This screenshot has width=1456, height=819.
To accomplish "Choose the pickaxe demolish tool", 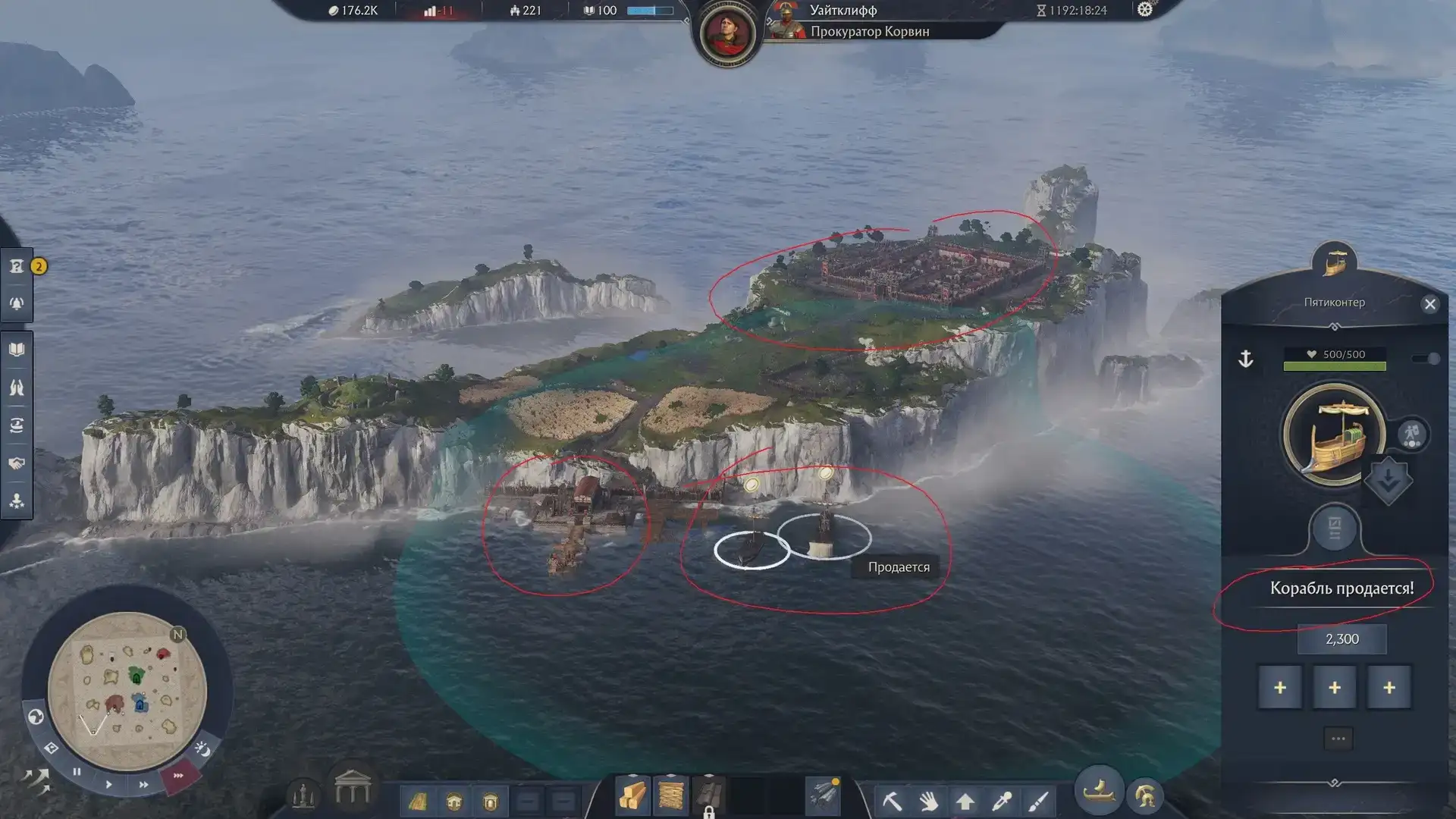I will click(x=892, y=800).
